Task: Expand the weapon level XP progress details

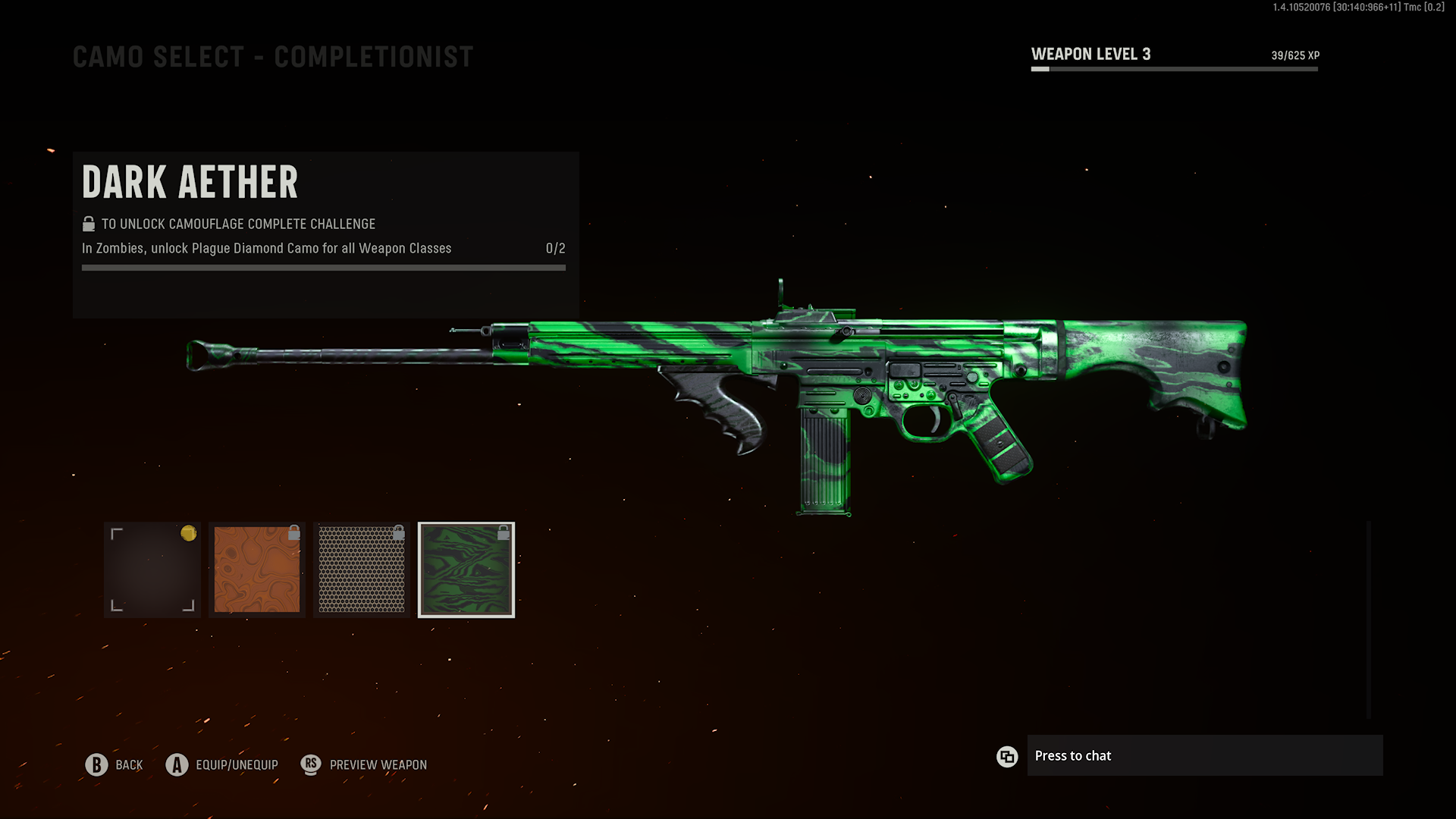Action: 1174,68
